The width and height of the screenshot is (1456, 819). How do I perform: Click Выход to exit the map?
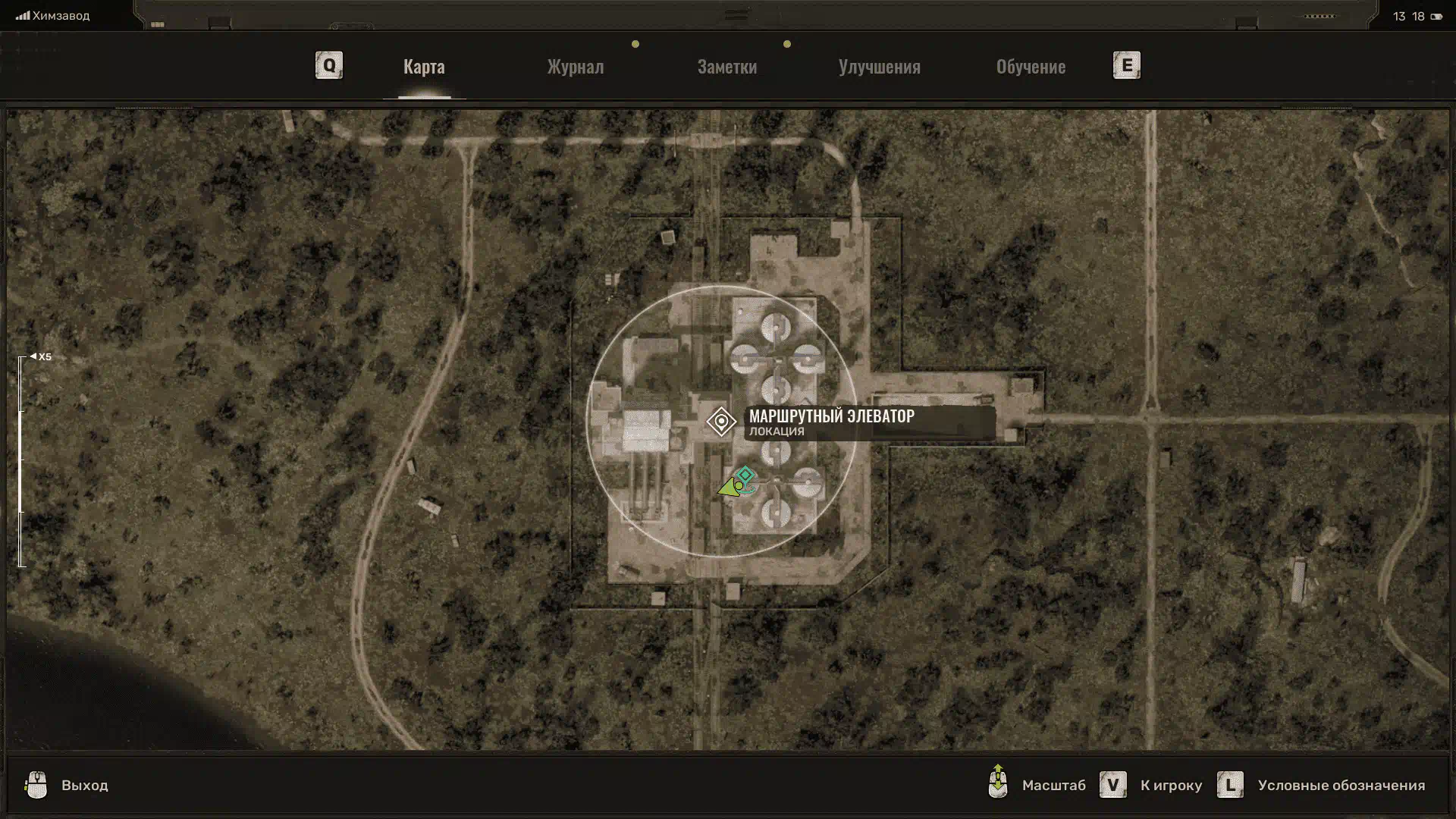[x=84, y=786]
